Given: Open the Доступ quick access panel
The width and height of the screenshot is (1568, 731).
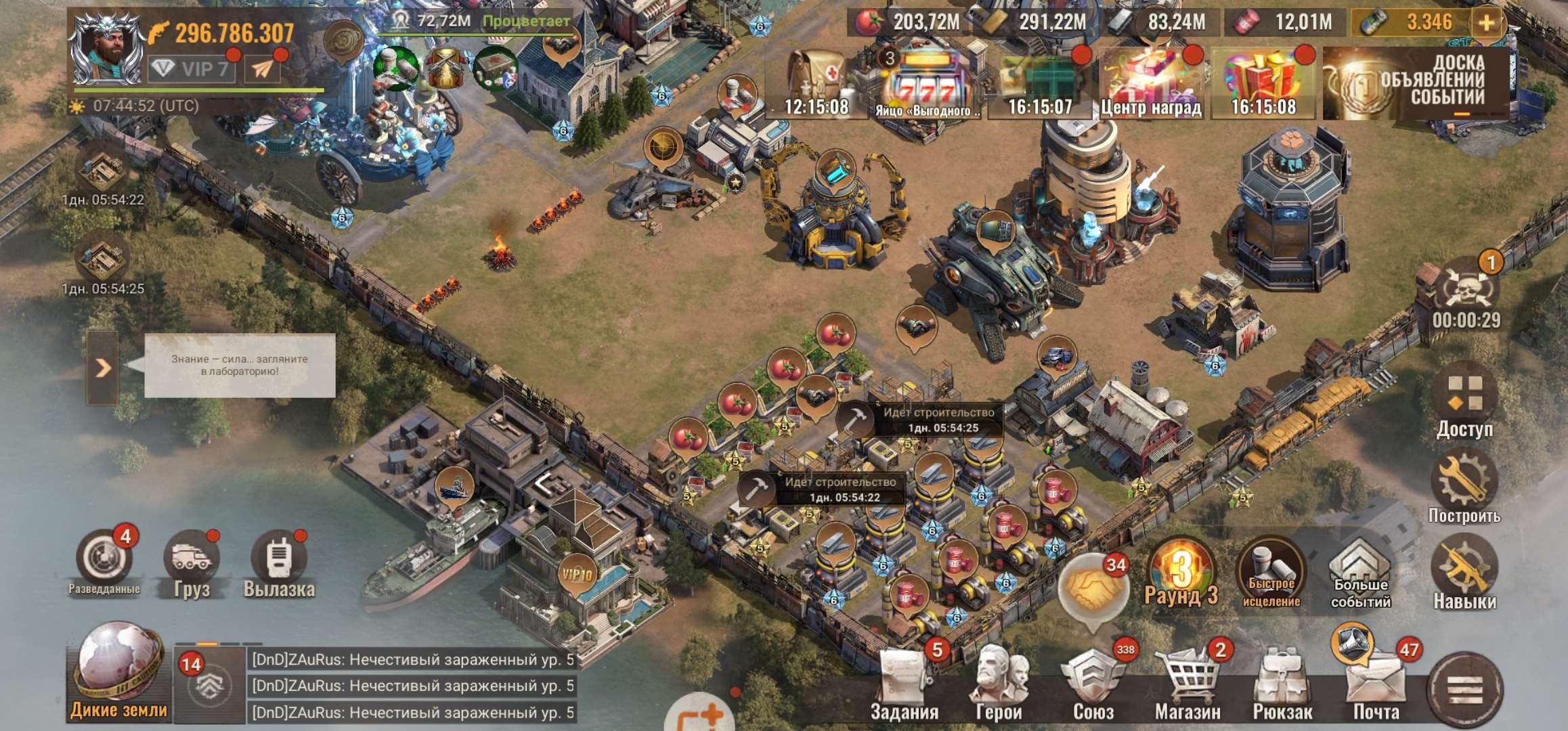Looking at the screenshot, I should point(1464,399).
